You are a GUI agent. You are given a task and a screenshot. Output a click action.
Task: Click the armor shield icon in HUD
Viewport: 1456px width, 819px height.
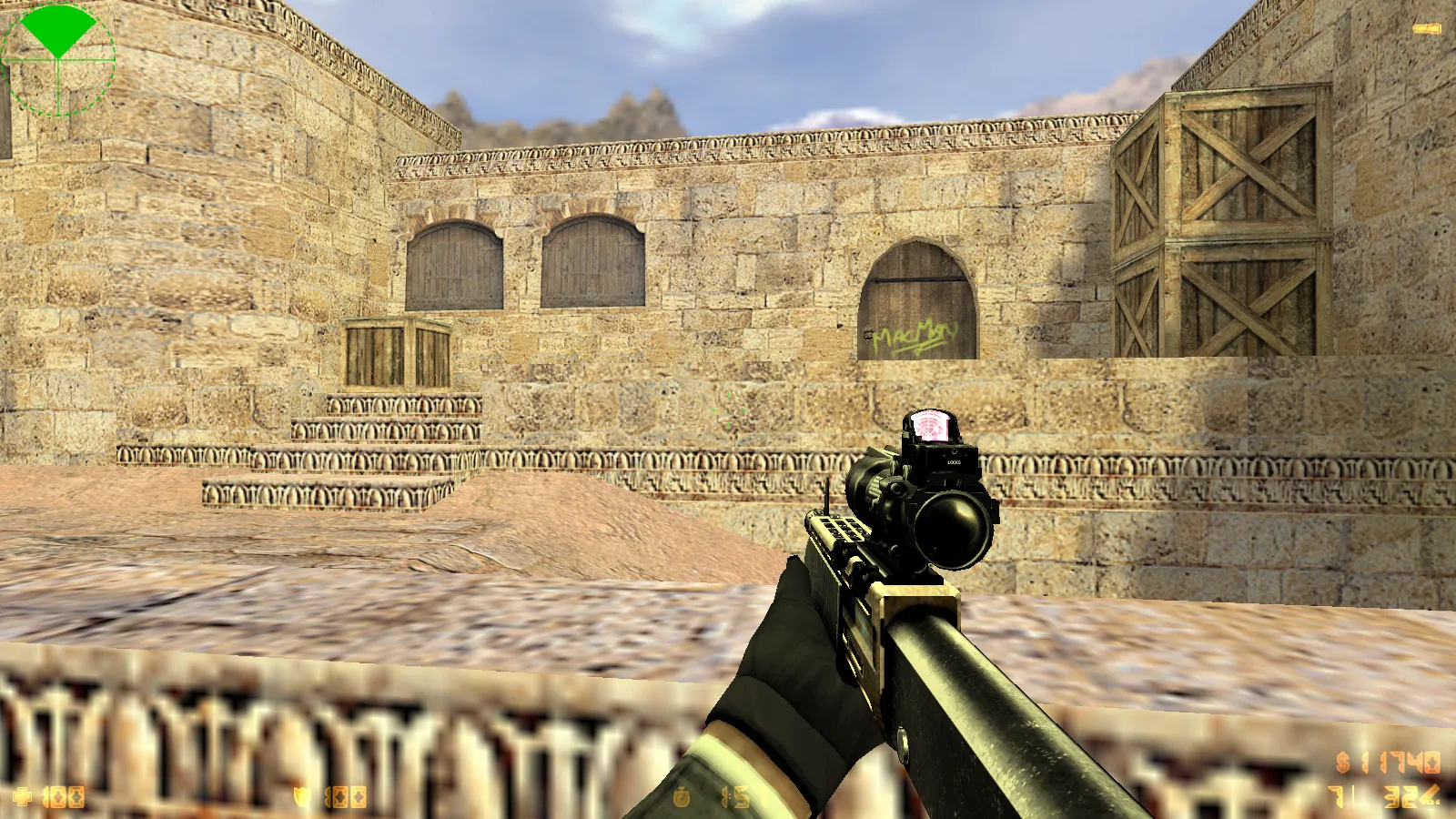pos(300,796)
